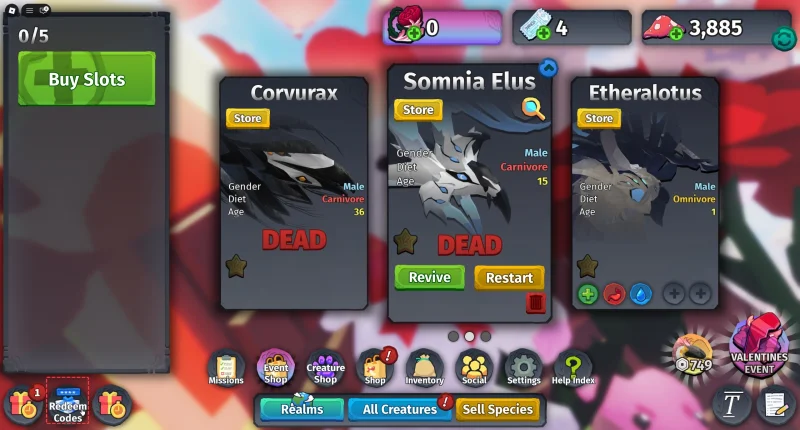Viewport: 800px width, 430px height.
Task: Store the Somnia Elus creature
Action: coord(418,110)
